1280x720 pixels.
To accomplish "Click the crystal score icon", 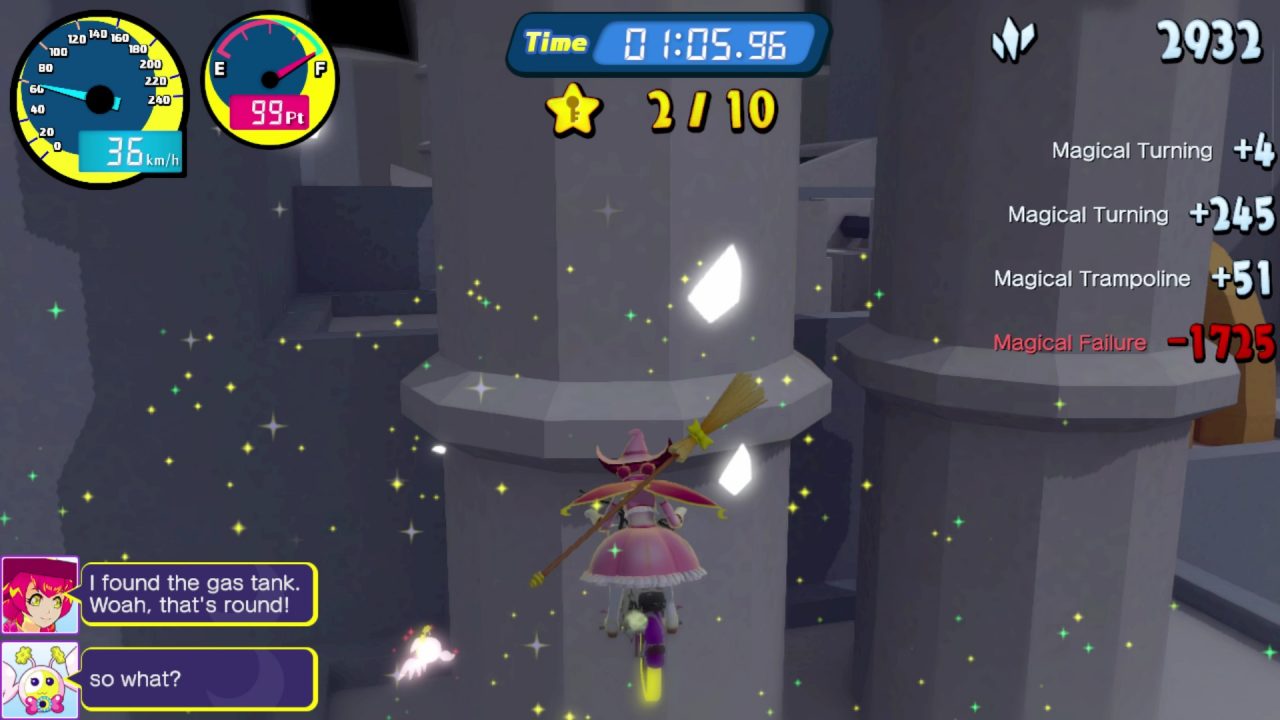I will click(x=1012, y=42).
